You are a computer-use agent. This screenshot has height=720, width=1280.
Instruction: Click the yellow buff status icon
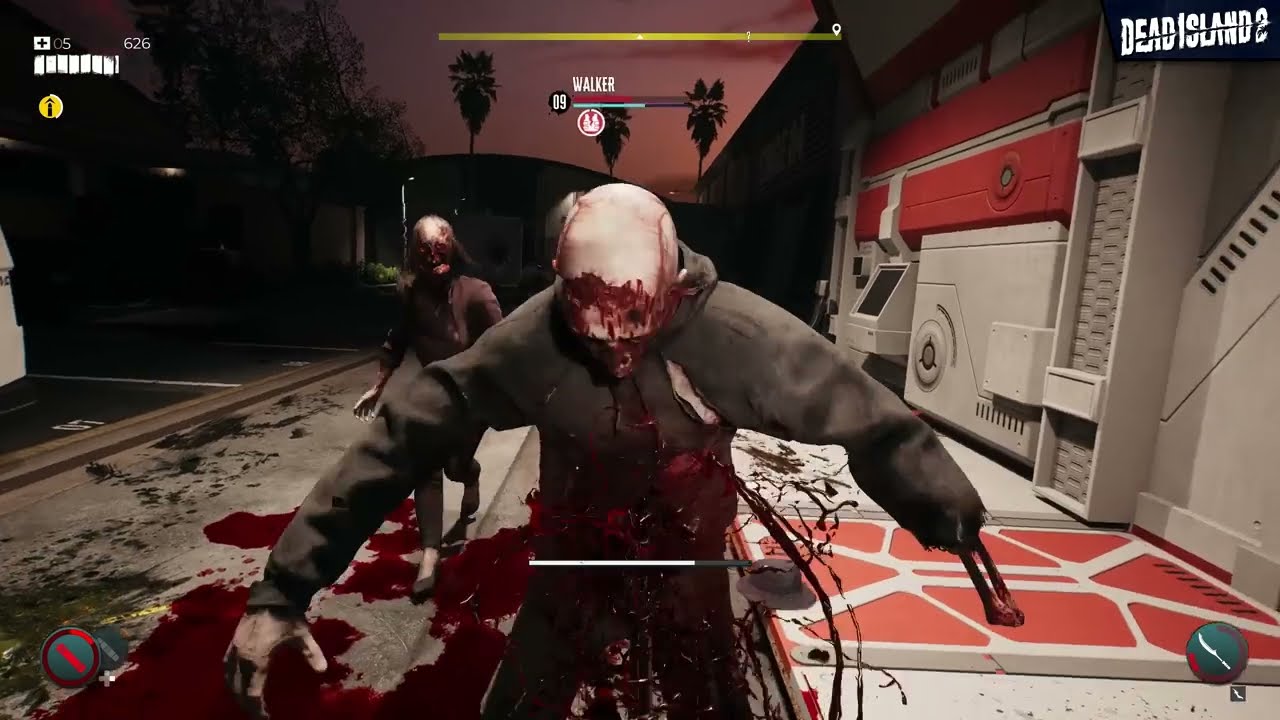(51, 107)
